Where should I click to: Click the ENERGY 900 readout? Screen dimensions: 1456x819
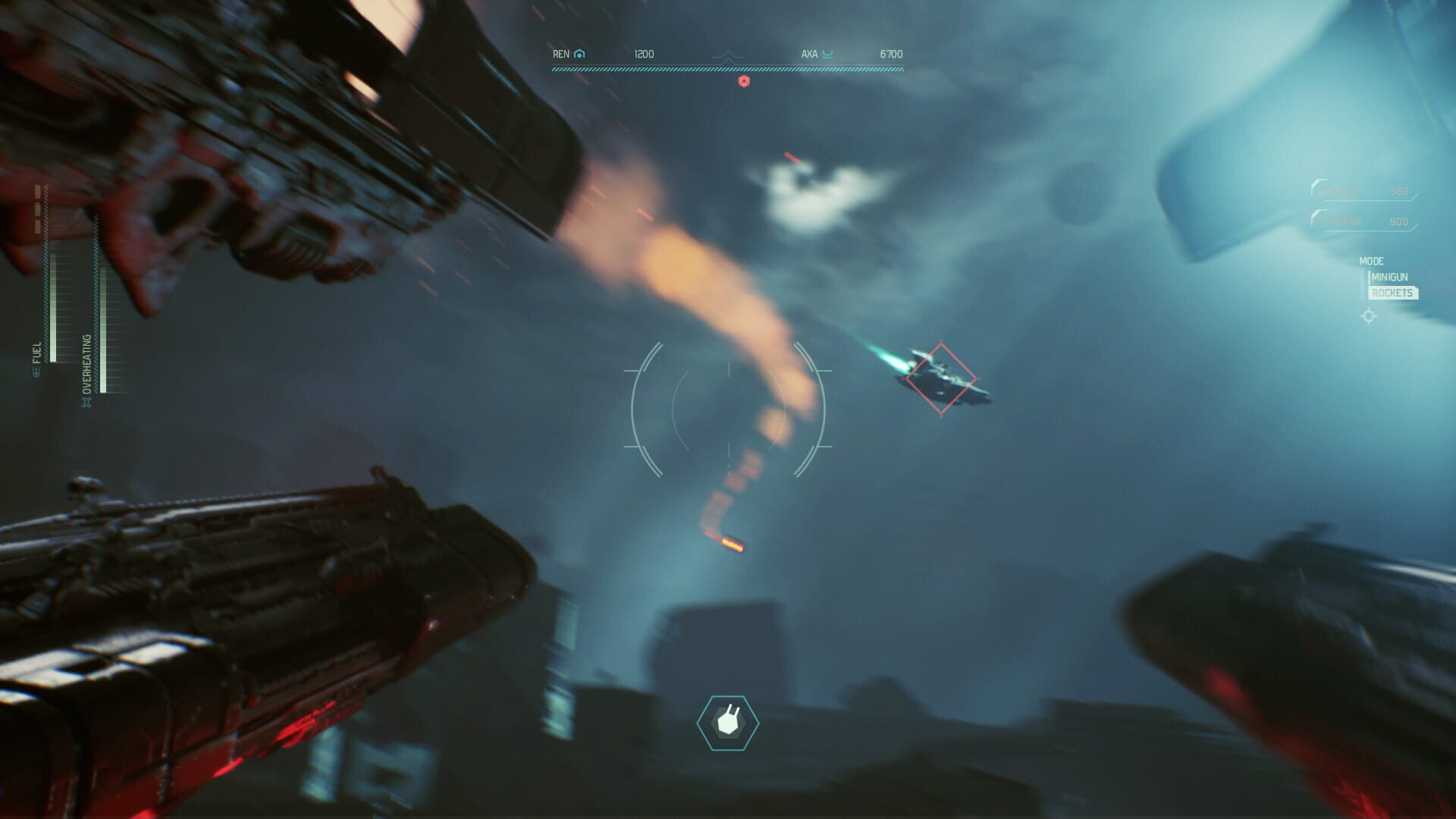pos(1400,221)
